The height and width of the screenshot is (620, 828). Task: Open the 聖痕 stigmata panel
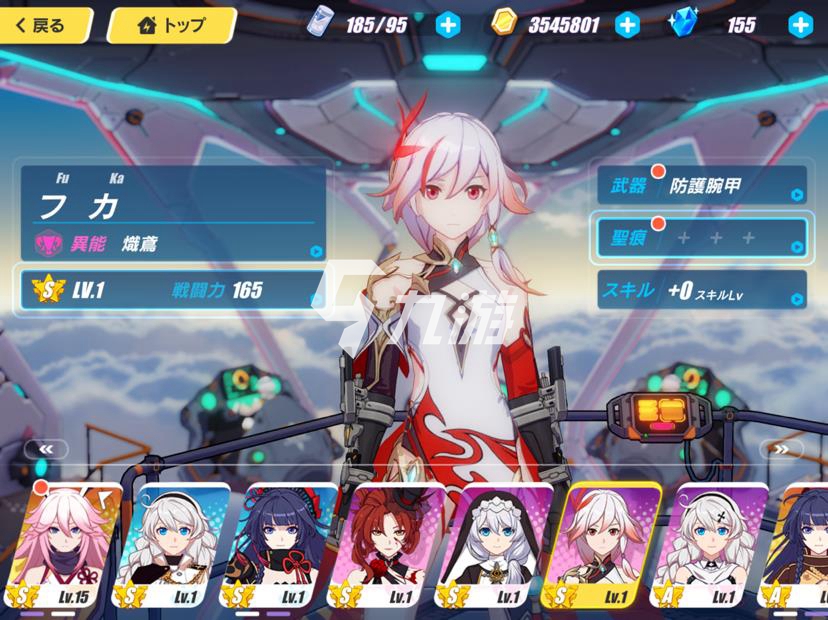701,237
